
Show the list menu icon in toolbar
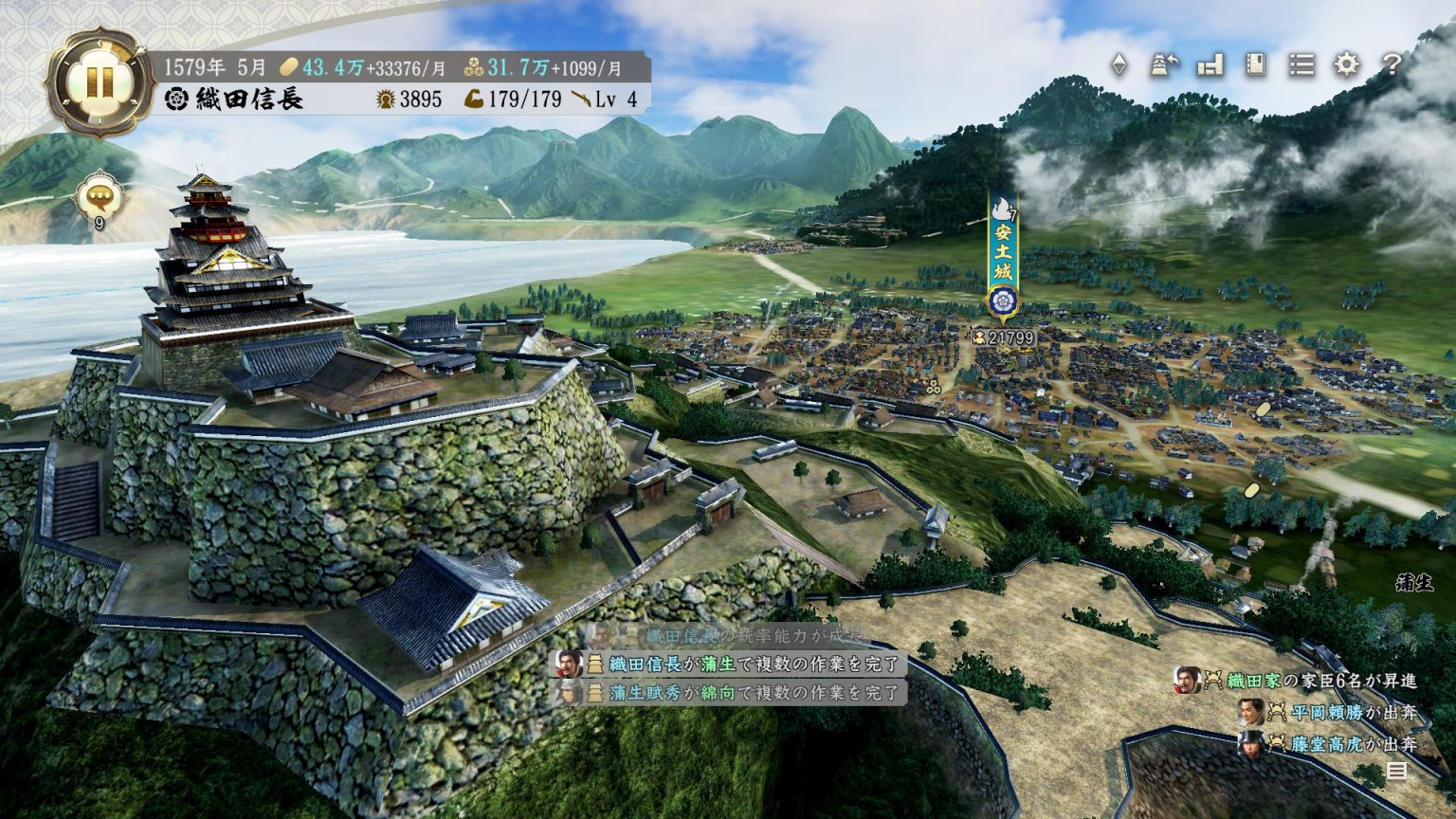(x=1301, y=64)
